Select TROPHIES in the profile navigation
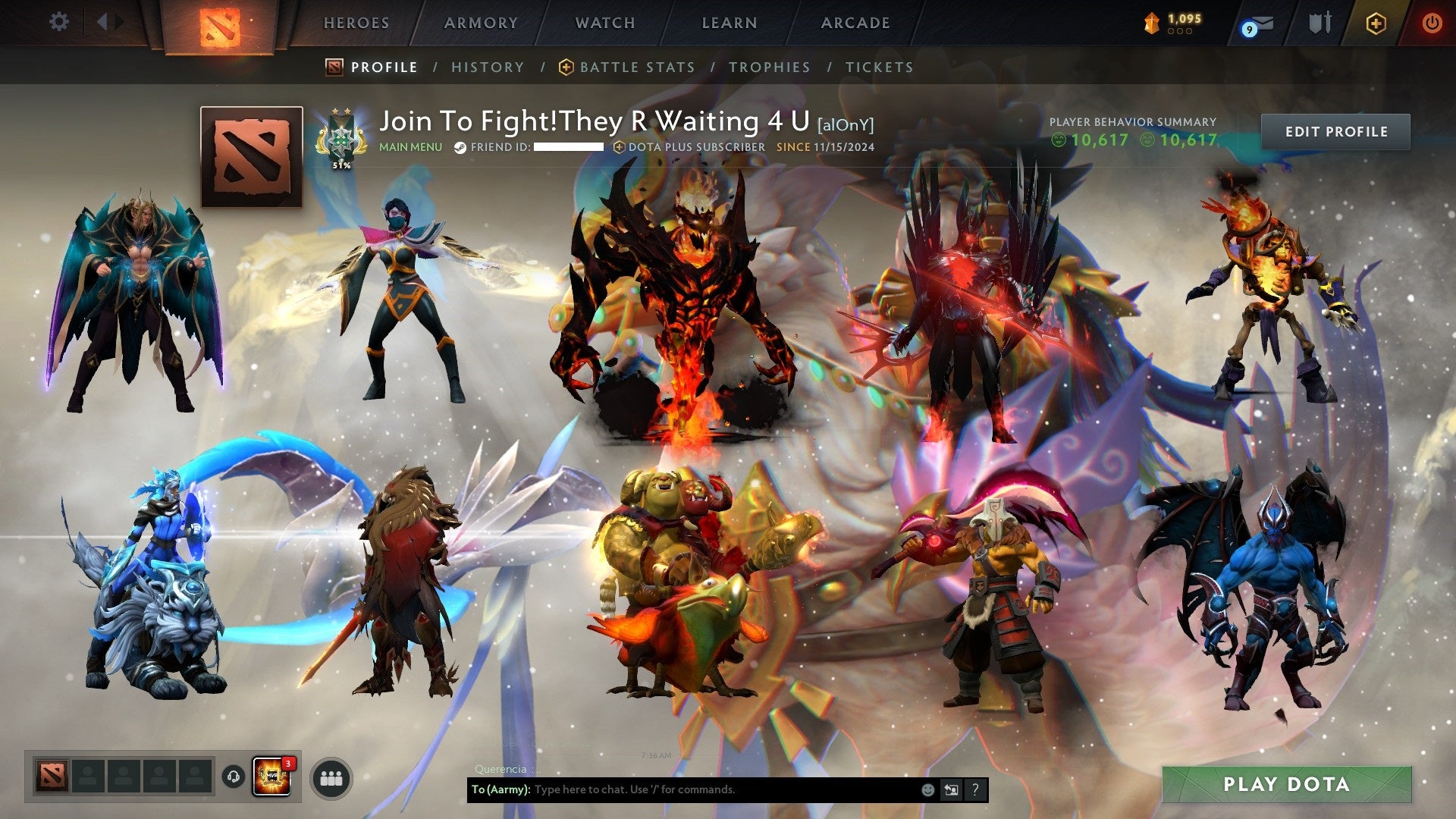Screen dimensions: 1456x819 point(770,67)
